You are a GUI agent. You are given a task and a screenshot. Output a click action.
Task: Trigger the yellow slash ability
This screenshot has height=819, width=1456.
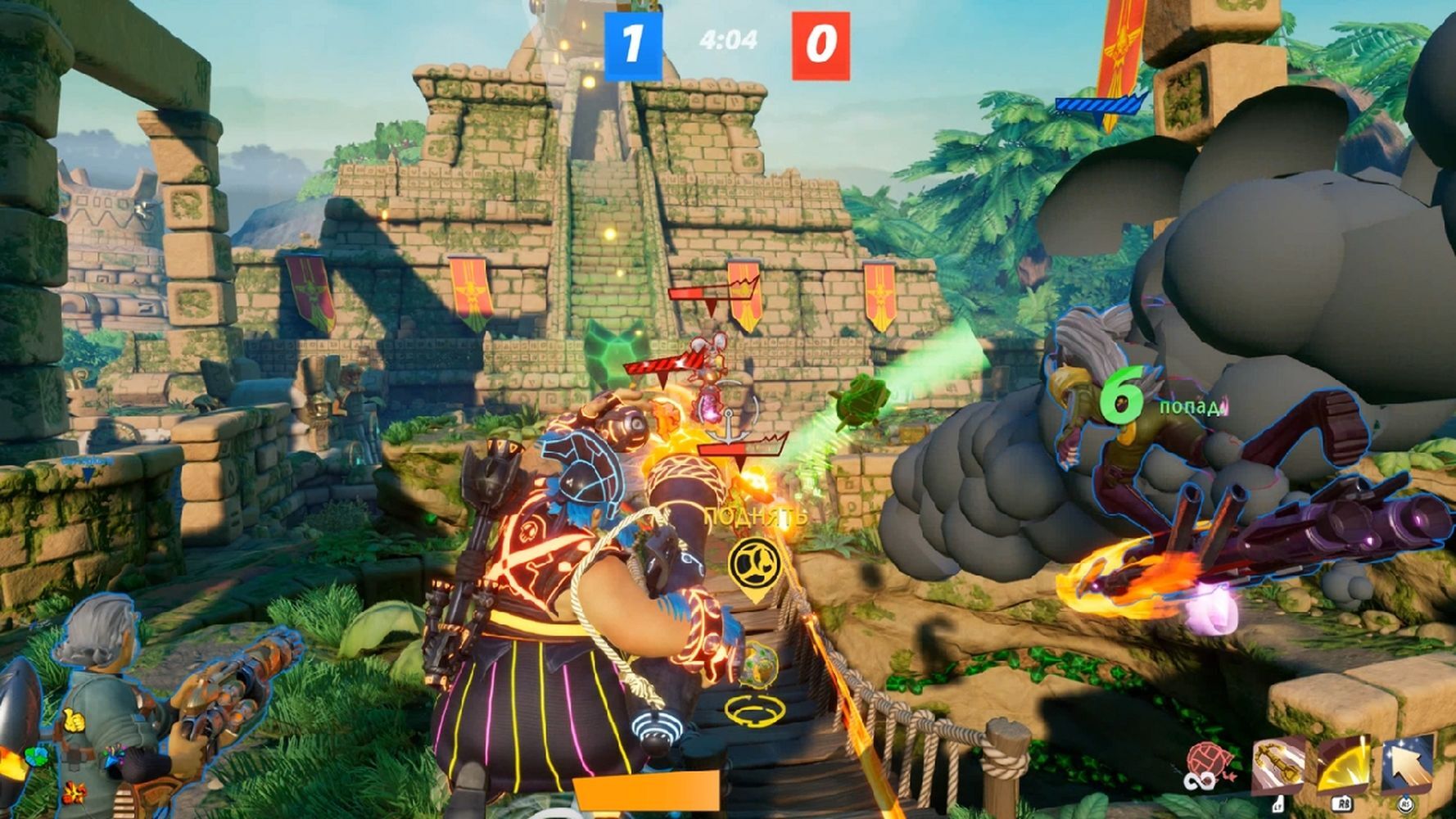(1343, 765)
